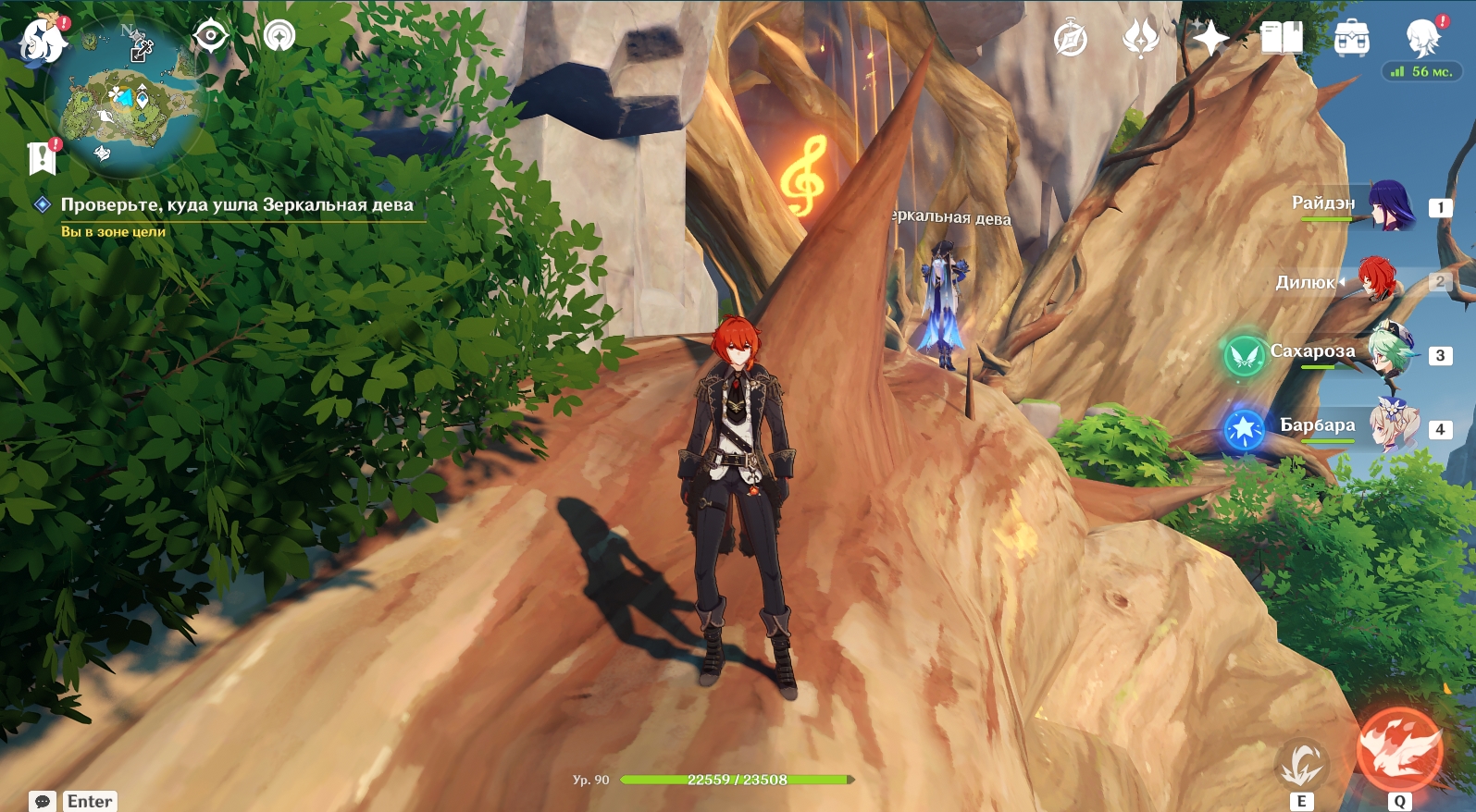Open the quest journal banner icon
Viewport: 1476px width, 812px height.
point(42,158)
